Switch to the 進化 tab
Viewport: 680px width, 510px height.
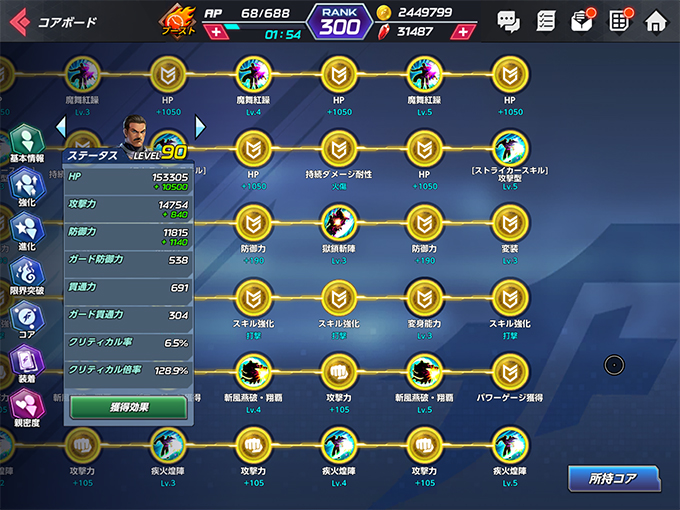25,231
